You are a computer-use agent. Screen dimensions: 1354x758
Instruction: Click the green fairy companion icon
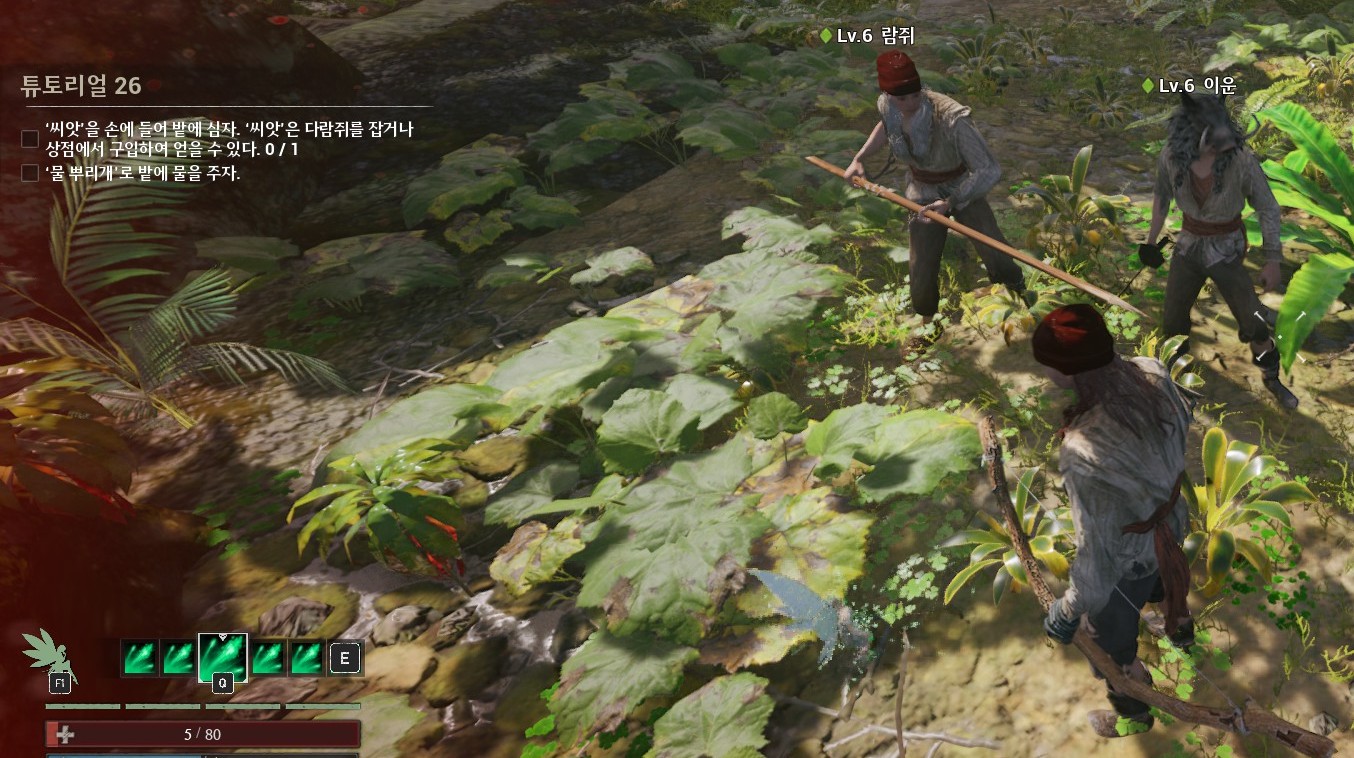point(47,652)
